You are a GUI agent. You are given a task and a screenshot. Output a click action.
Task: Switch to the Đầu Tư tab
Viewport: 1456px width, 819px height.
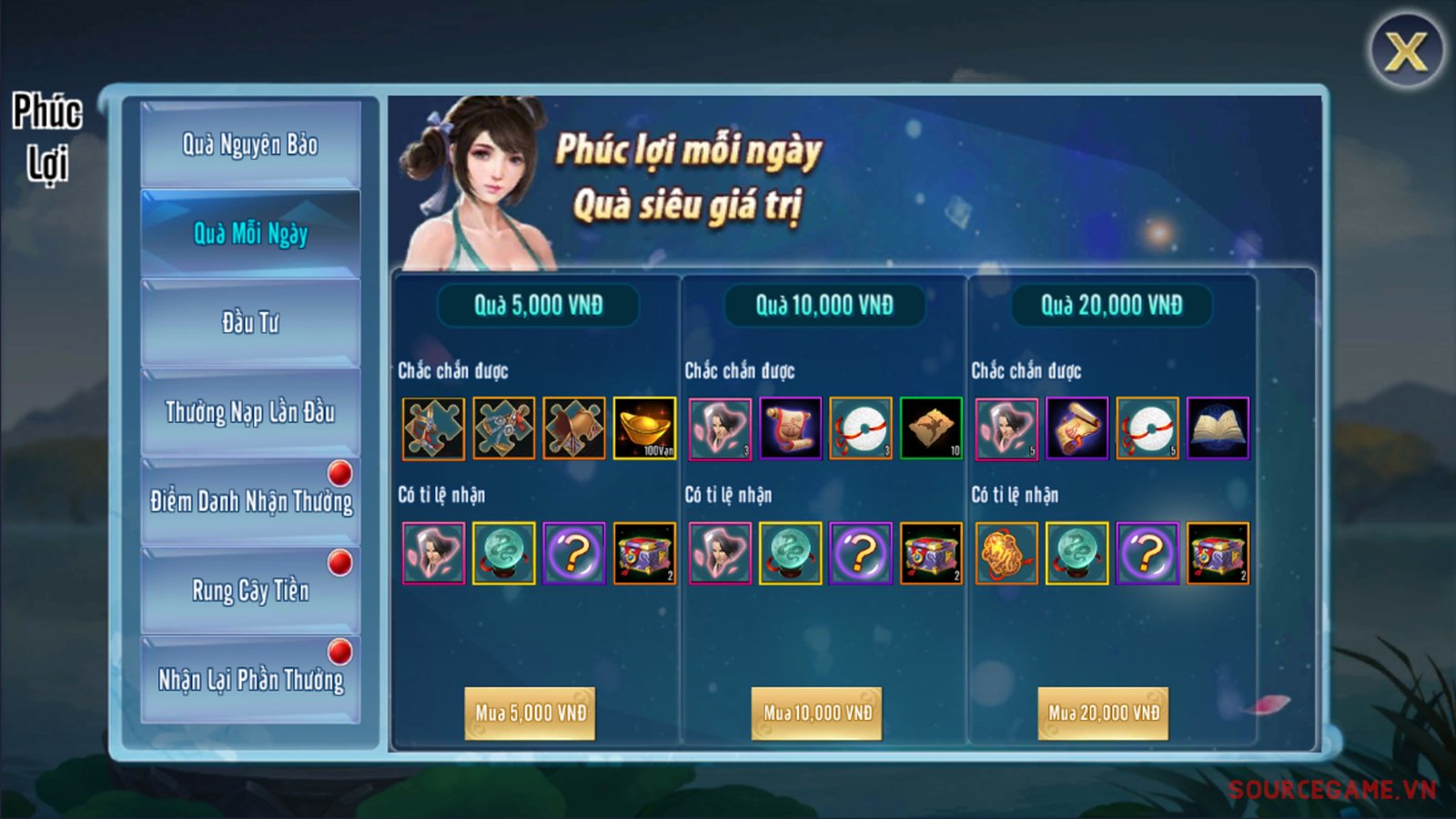click(x=250, y=322)
